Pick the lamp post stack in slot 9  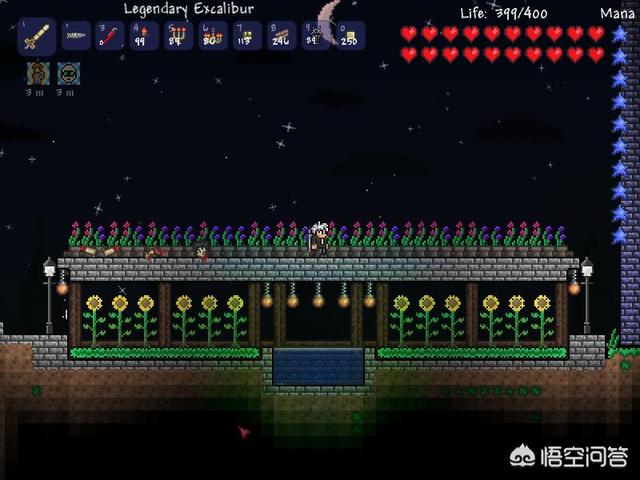(315, 36)
